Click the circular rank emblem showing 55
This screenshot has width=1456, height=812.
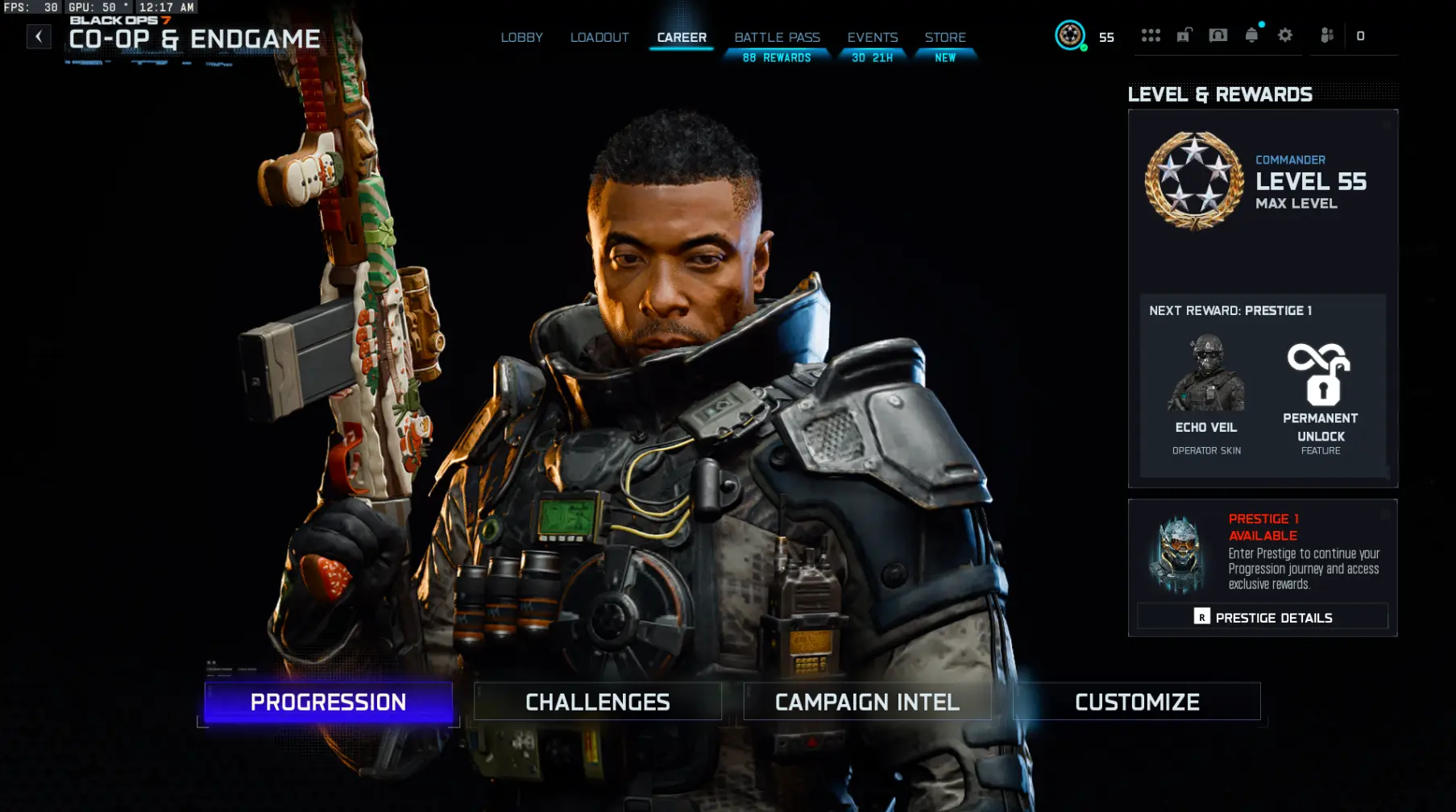pyautogui.click(x=1071, y=36)
